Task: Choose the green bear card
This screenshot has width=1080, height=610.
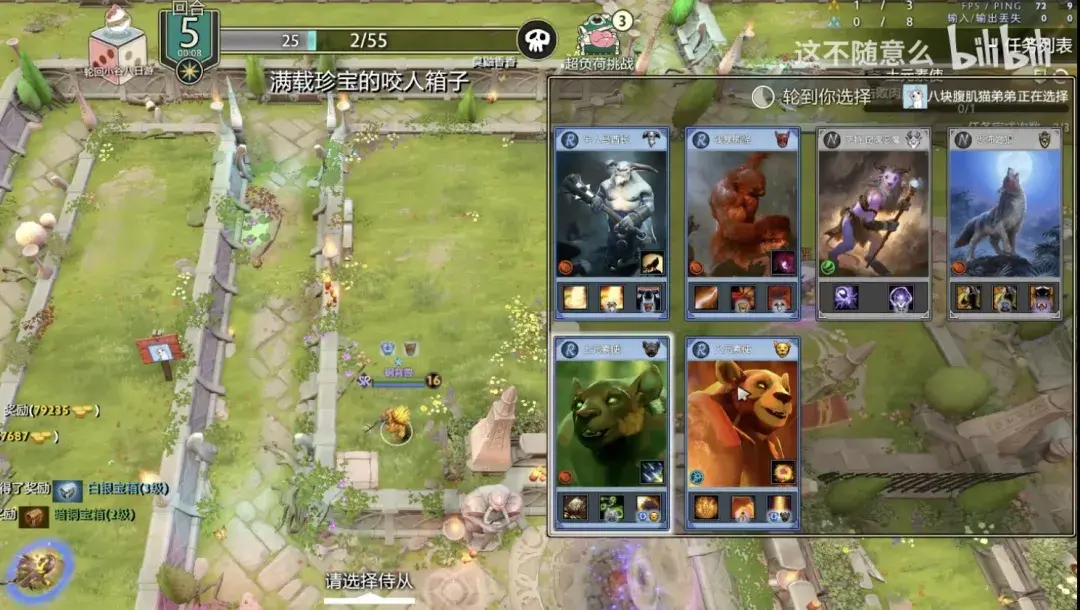Action: pos(611,420)
